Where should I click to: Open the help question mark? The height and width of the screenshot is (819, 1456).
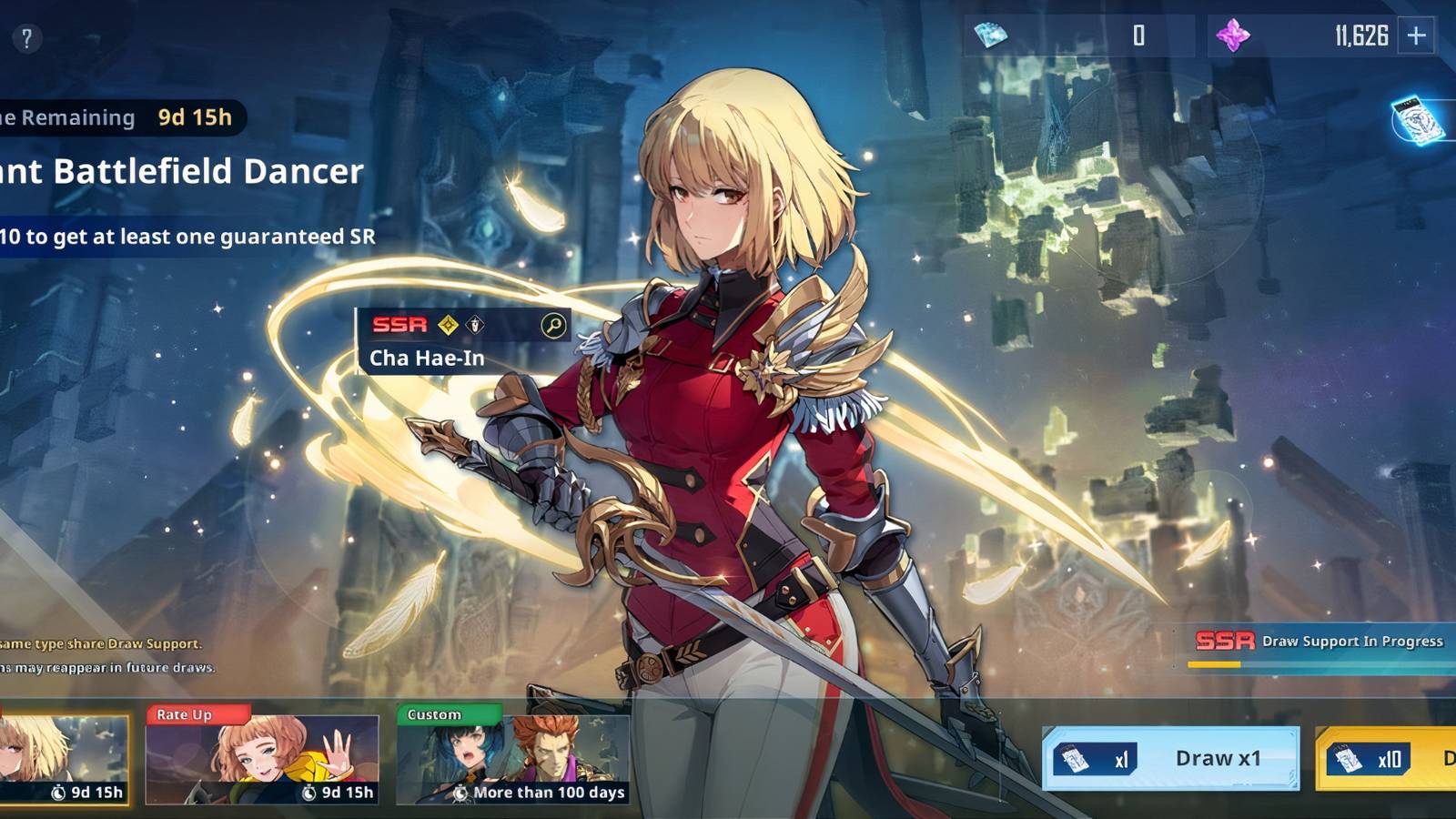[x=26, y=37]
